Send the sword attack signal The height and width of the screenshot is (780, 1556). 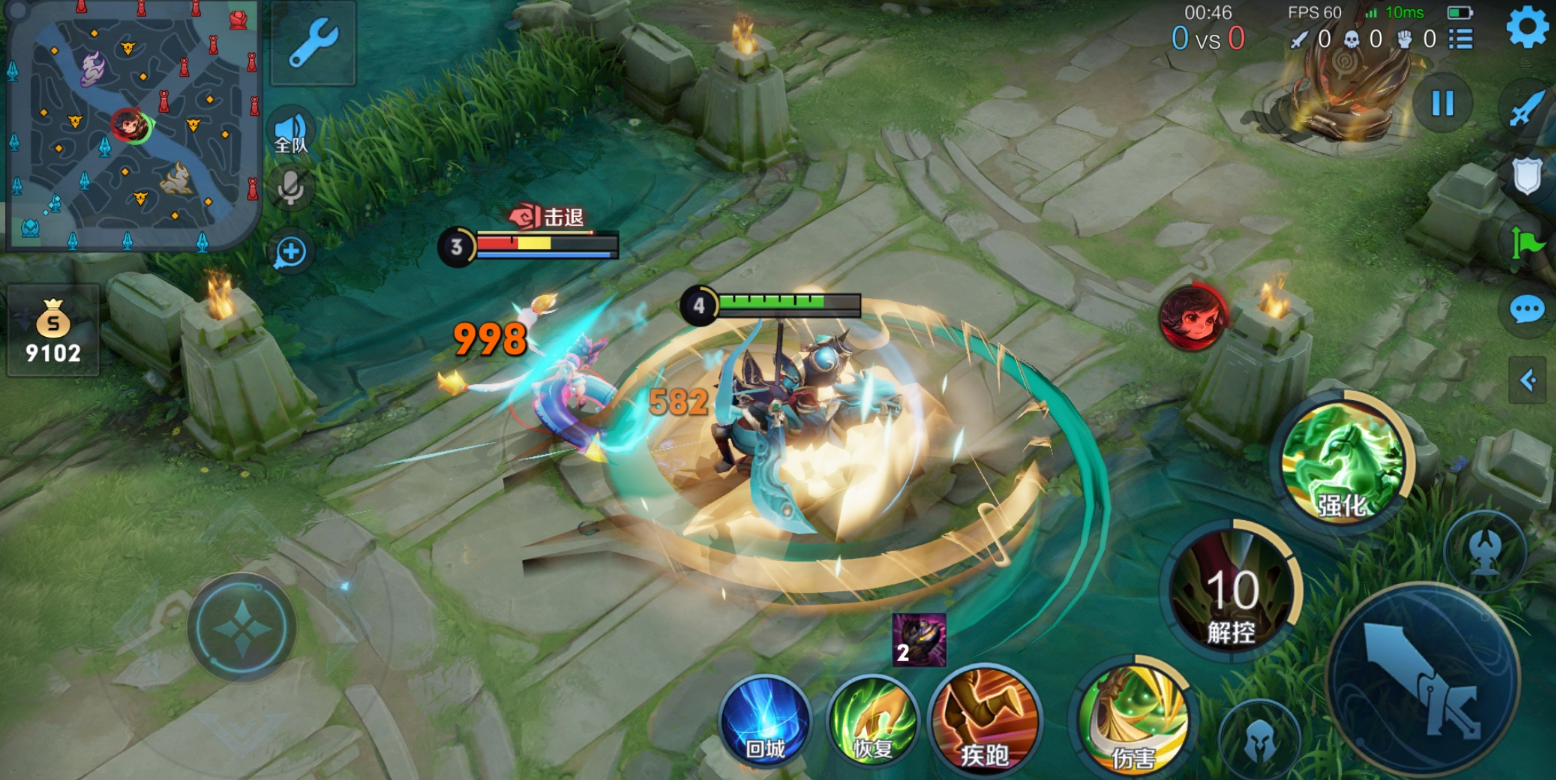[x=1525, y=107]
